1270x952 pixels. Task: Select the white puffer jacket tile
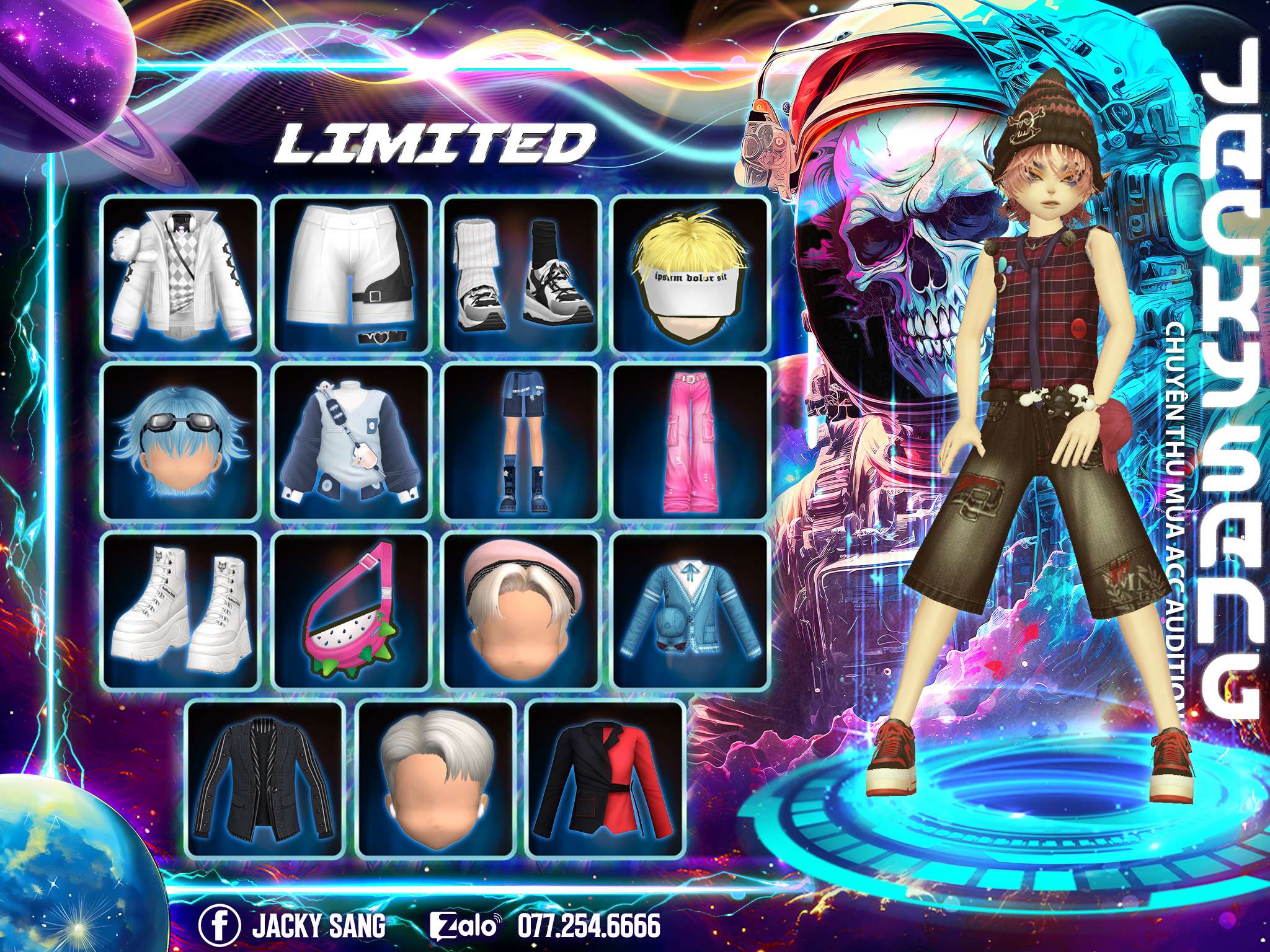coord(180,274)
